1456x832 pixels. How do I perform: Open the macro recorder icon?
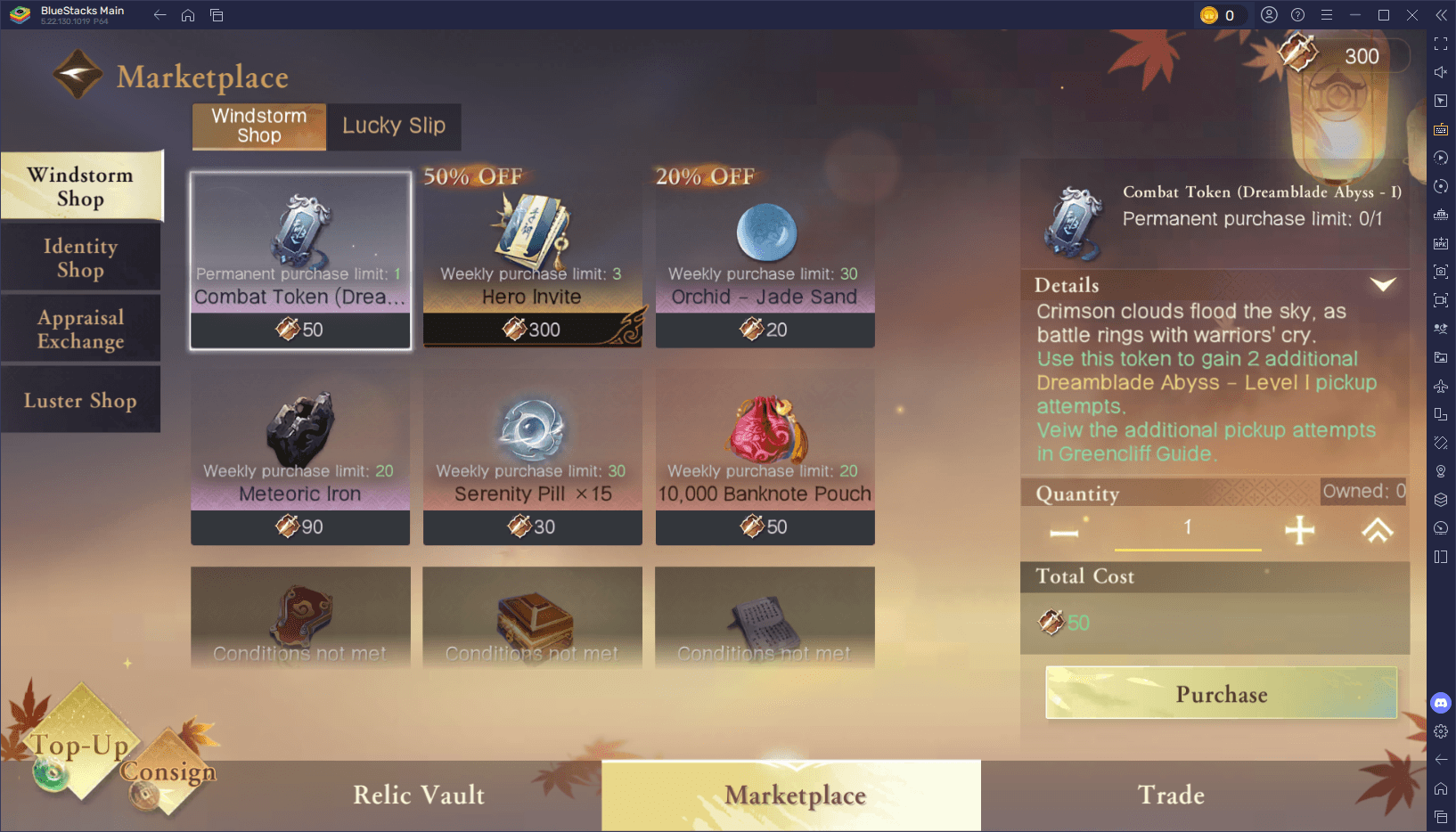[x=1441, y=158]
